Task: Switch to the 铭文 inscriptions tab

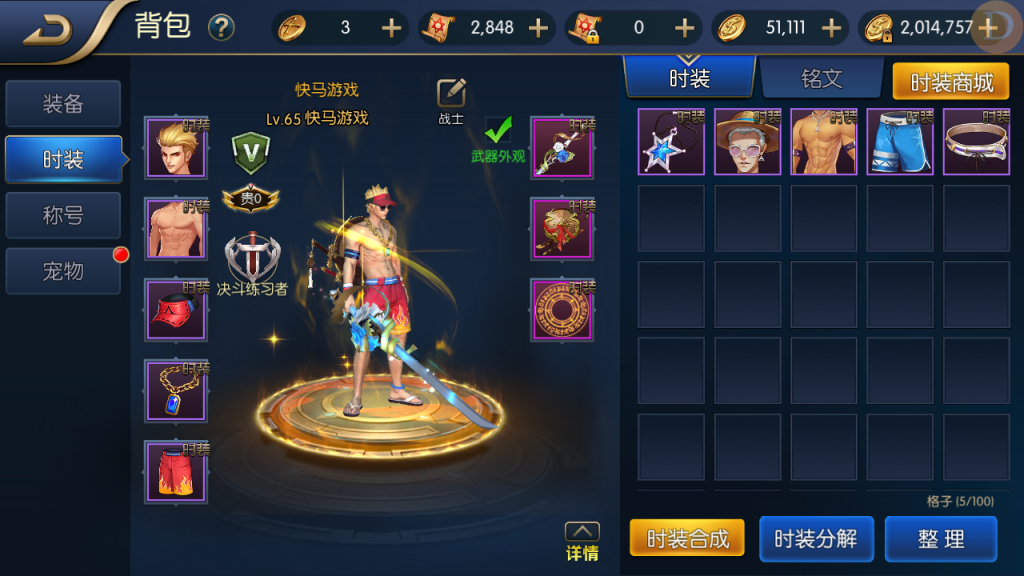Action: tap(821, 78)
